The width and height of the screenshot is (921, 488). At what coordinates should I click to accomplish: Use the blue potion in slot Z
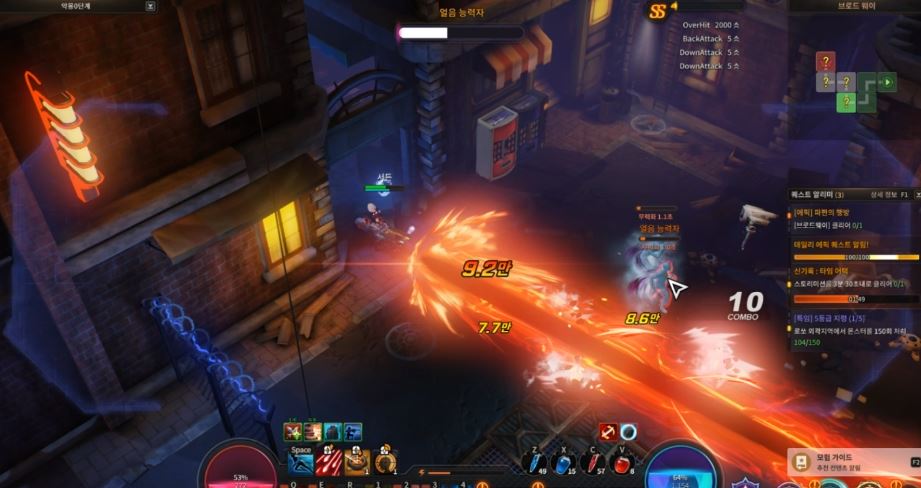[536, 462]
